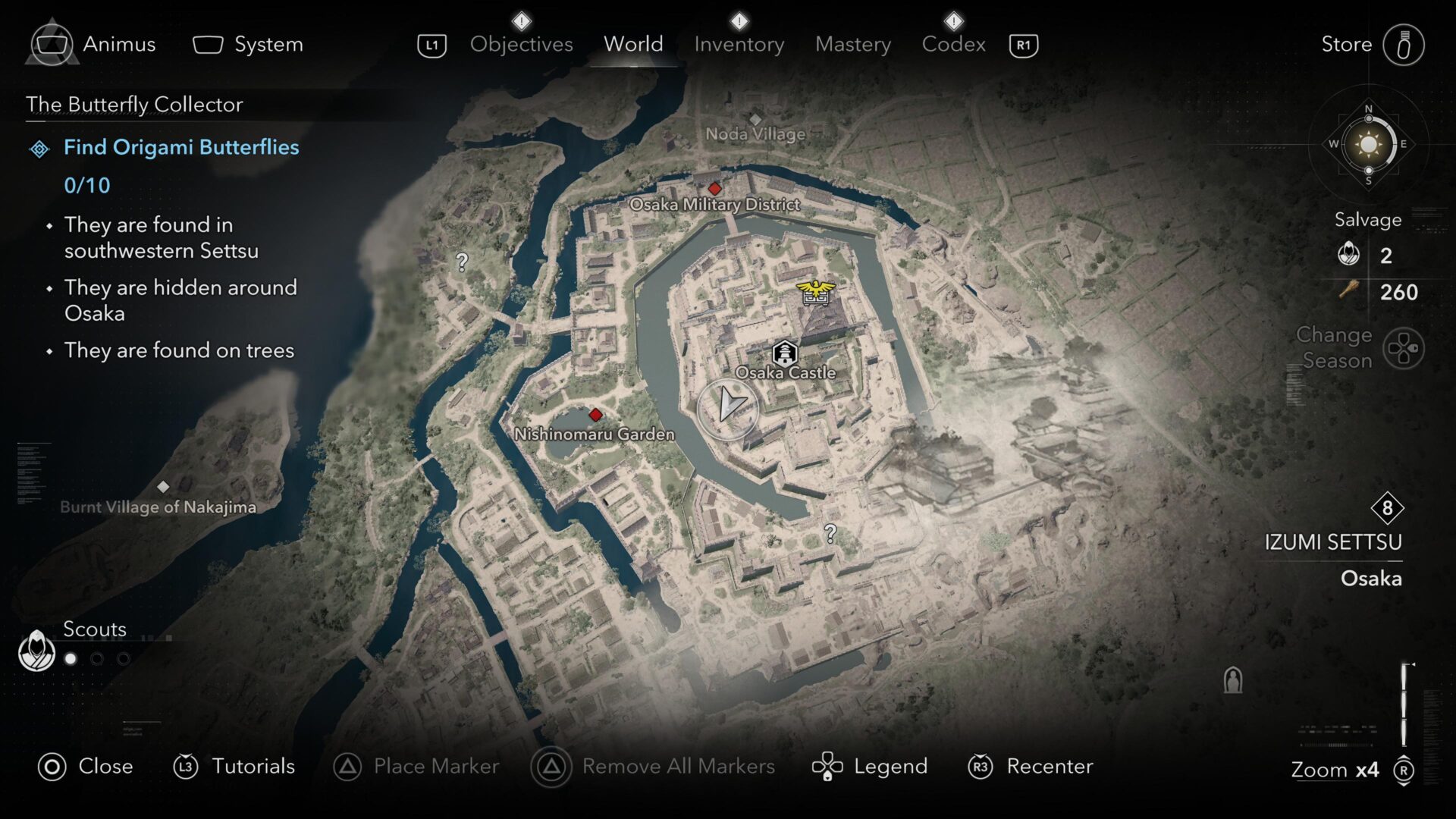
Task: Open the Codex tab
Action: pyautogui.click(x=954, y=44)
